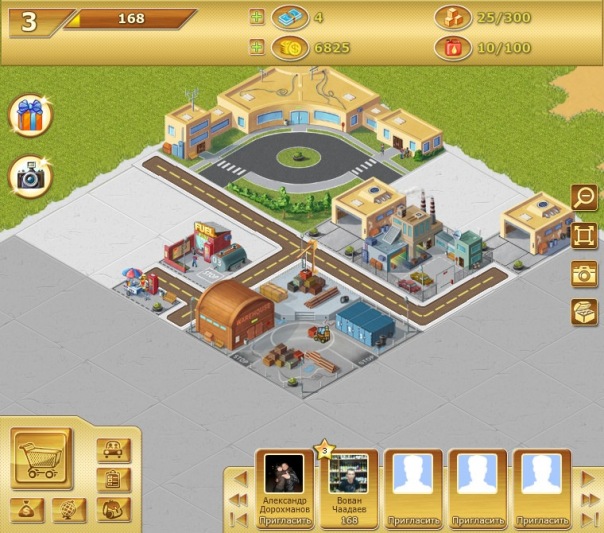
Task: Take a snapshot with the side camera button
Action: click(x=583, y=274)
